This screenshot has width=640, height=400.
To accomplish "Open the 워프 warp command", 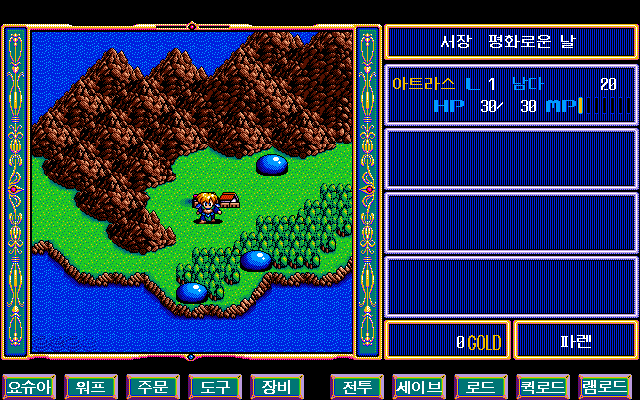I will 89,387.
